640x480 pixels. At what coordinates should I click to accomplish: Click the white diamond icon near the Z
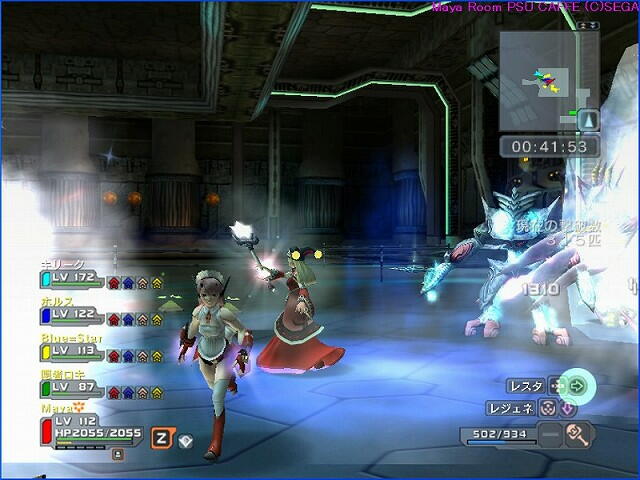point(185,440)
